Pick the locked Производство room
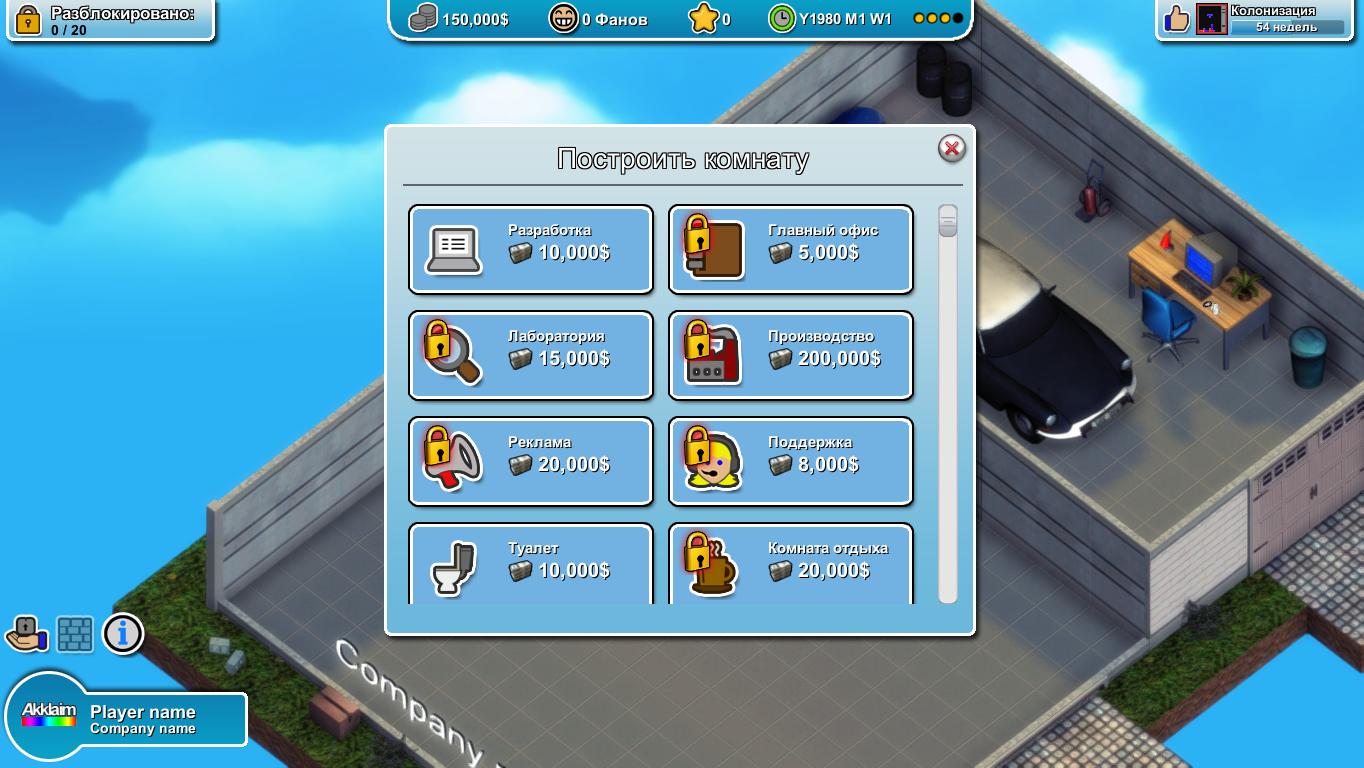This screenshot has height=768, width=1364. click(790, 356)
